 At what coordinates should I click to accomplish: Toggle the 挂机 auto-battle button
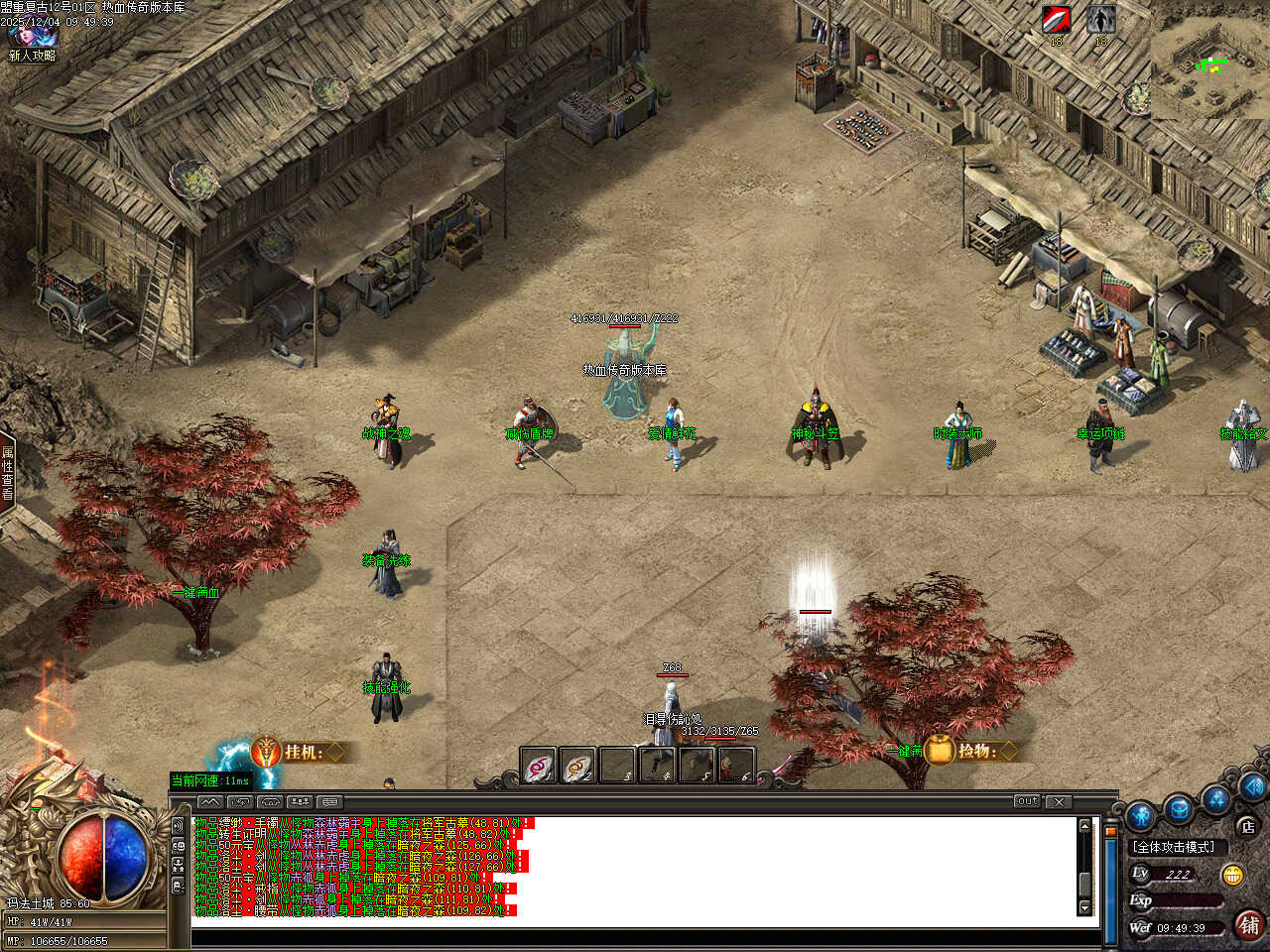point(298,752)
